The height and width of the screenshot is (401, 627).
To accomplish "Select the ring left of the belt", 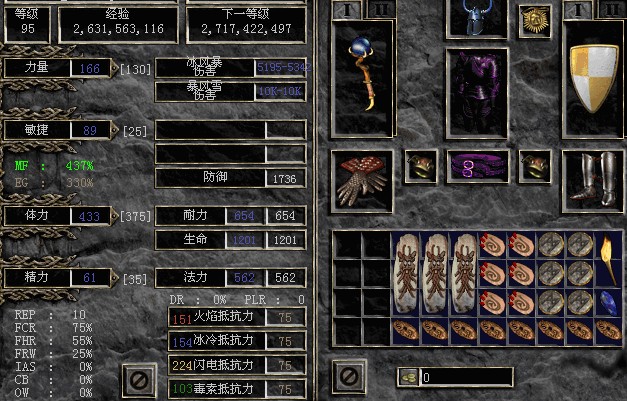I will tap(420, 166).
